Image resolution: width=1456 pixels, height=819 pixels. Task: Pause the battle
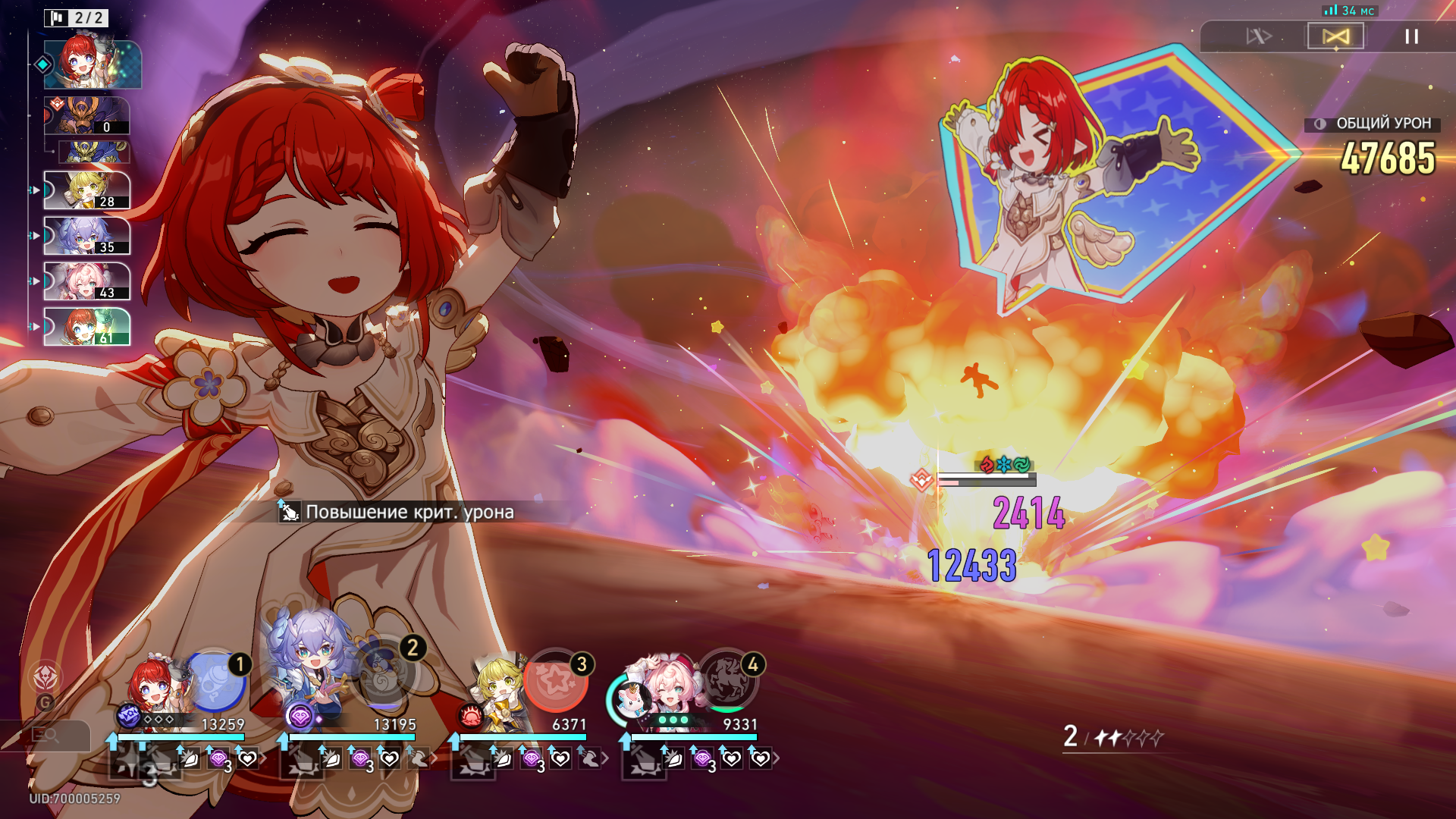pyautogui.click(x=1411, y=36)
